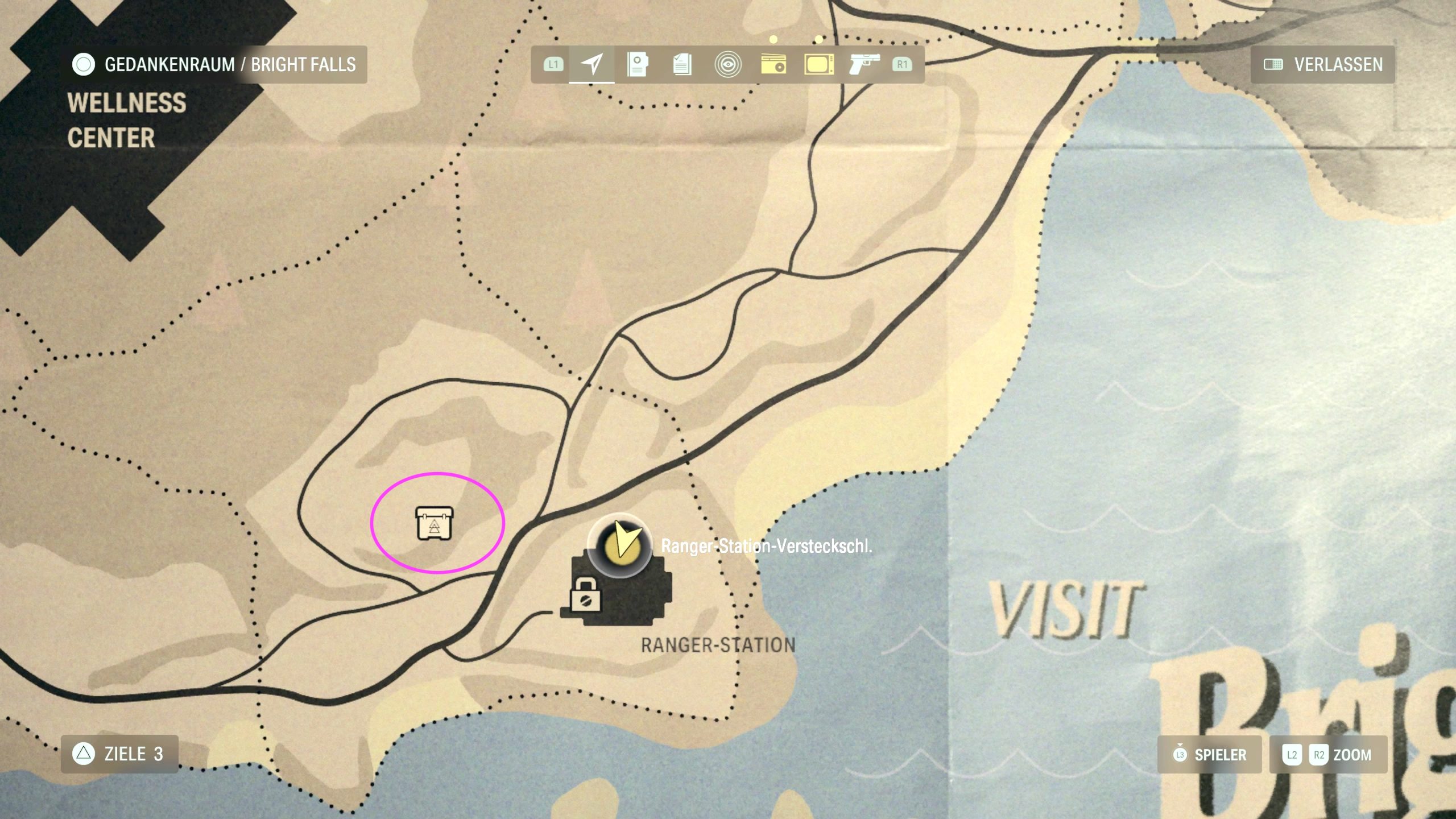Select the map arrow tab
1456x819 pixels.
(x=591, y=64)
